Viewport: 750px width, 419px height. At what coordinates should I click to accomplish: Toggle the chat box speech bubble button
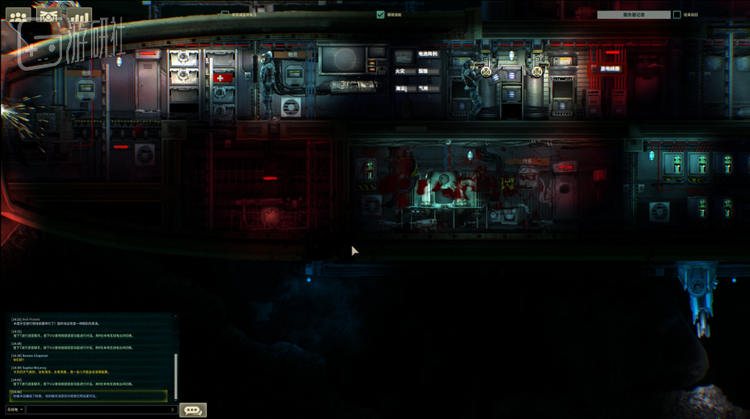(193, 409)
